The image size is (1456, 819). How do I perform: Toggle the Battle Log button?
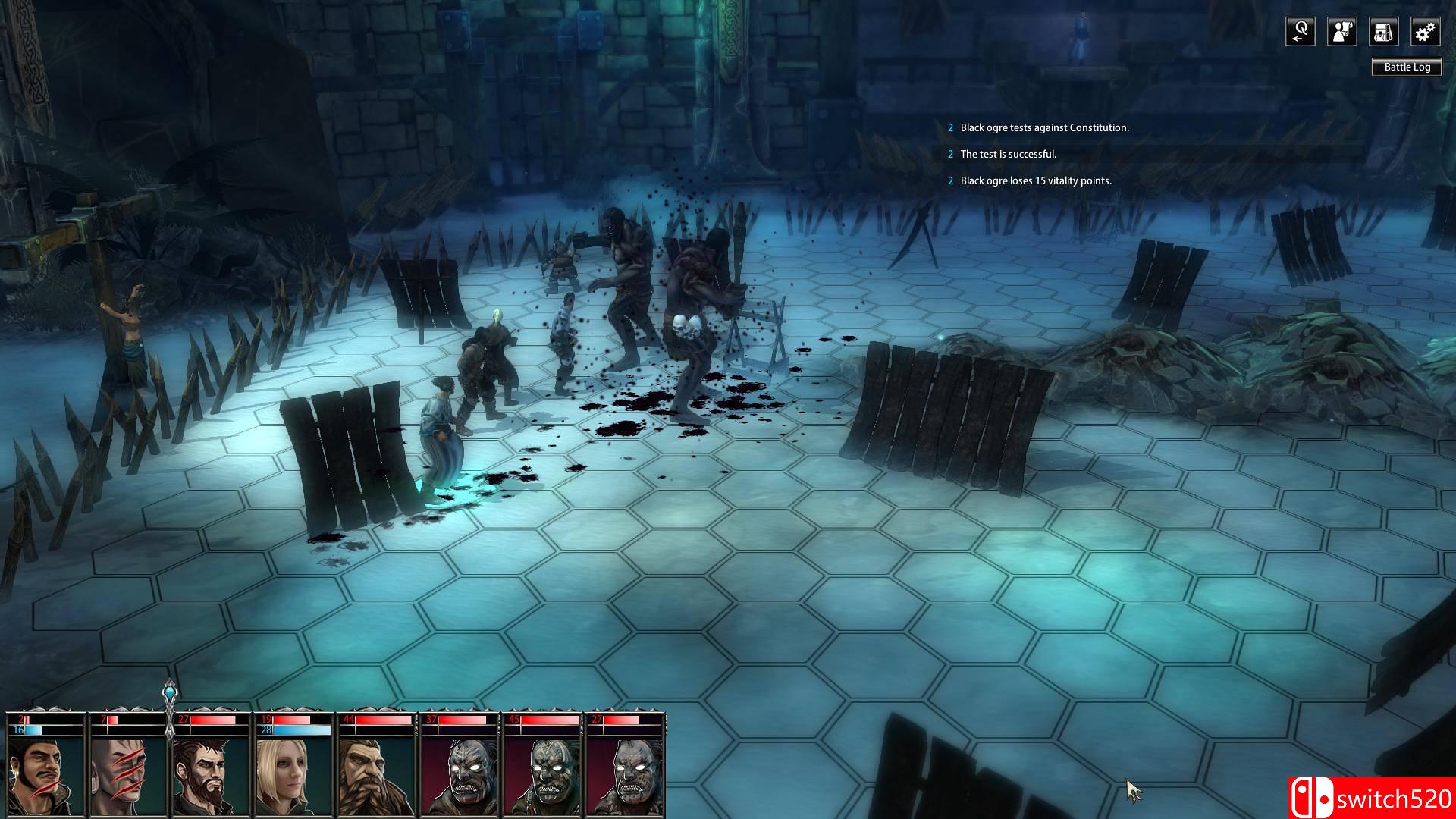click(x=1407, y=67)
